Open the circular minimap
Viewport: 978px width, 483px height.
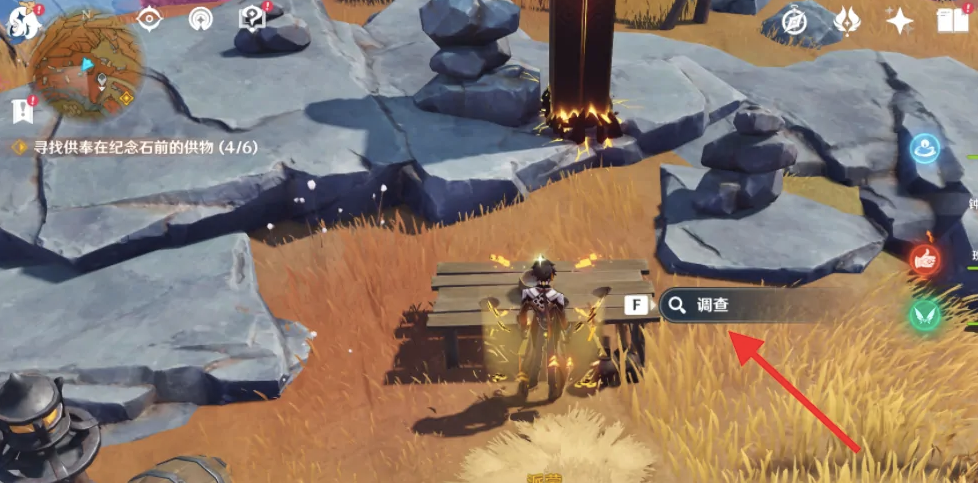point(89,71)
